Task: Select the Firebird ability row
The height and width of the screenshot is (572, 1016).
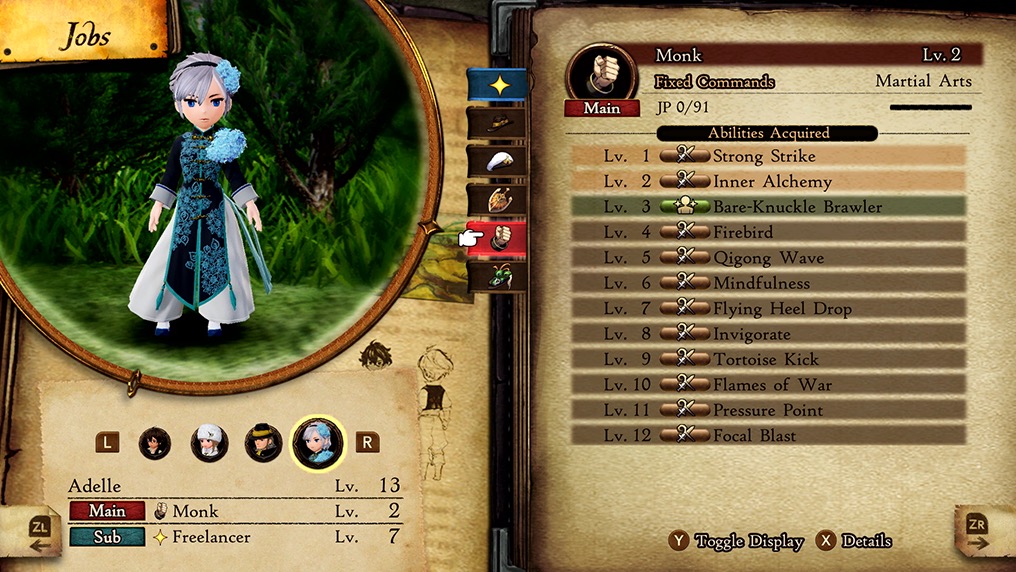Action: pyautogui.click(x=768, y=232)
